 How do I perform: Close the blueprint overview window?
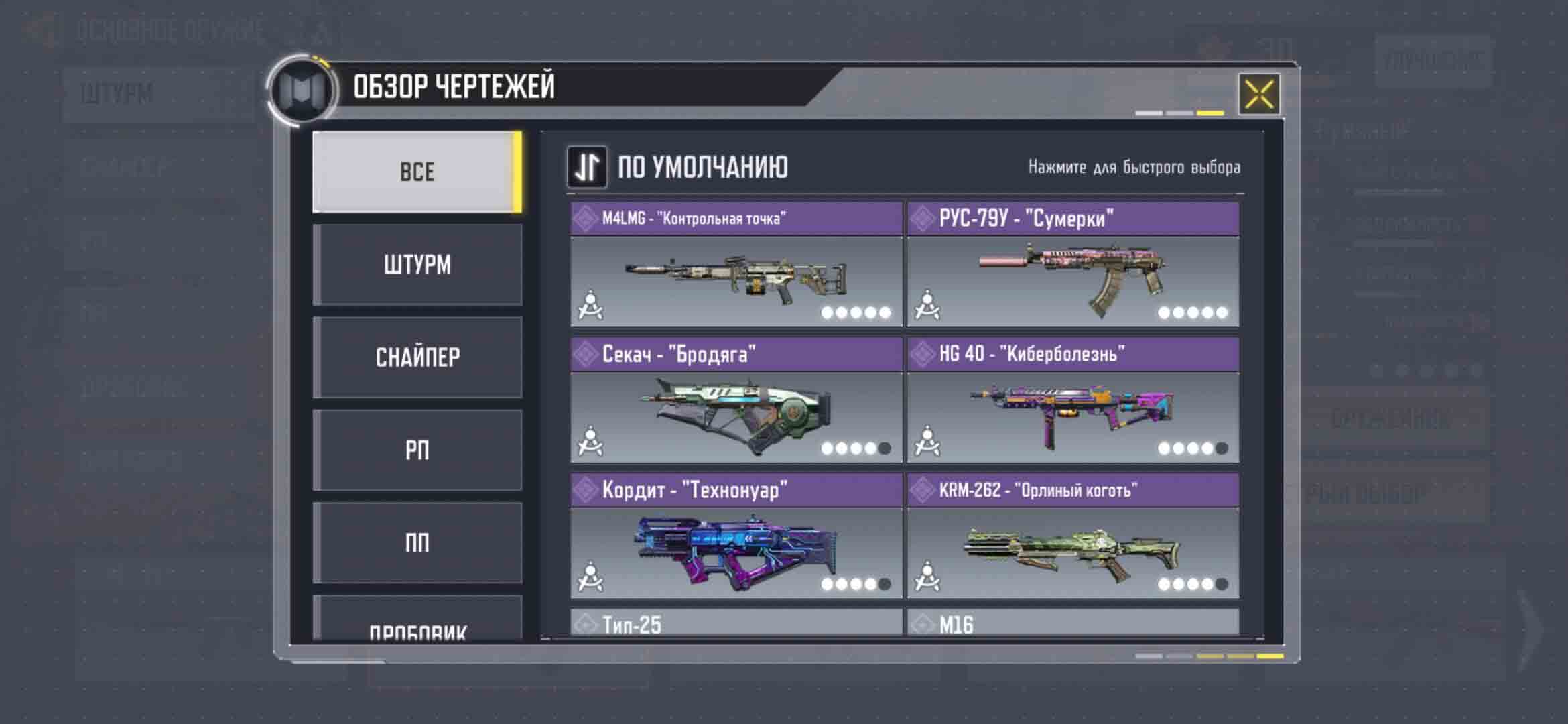1258,94
